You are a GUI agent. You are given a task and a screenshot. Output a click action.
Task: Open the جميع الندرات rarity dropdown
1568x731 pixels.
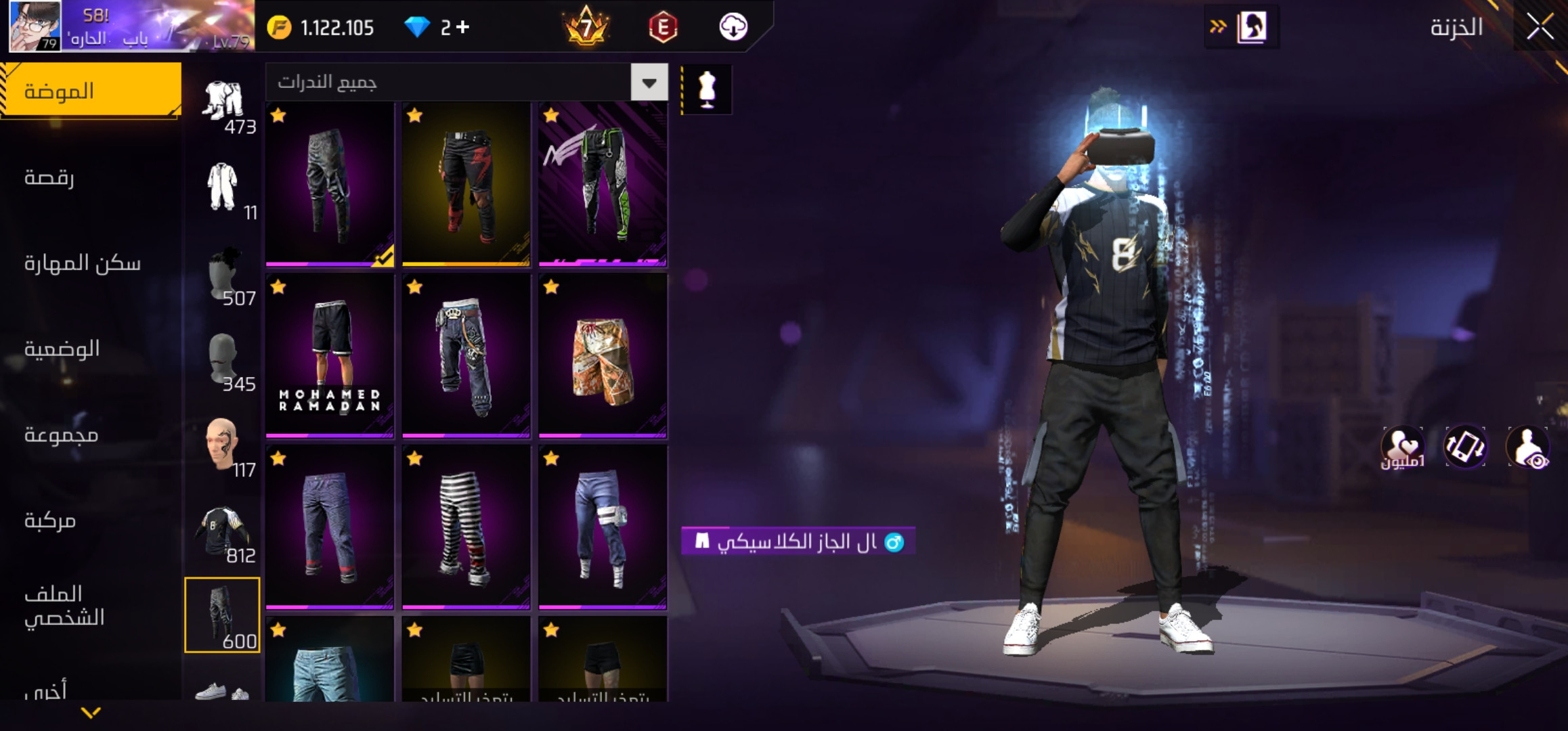[x=649, y=83]
